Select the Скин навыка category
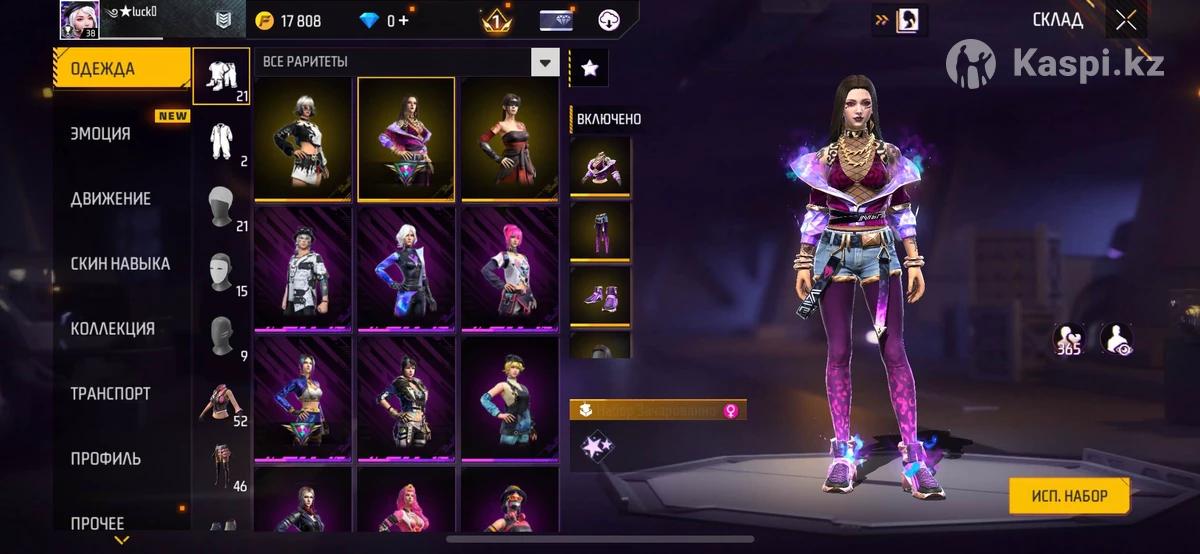This screenshot has height=554, width=1200. [x=120, y=264]
